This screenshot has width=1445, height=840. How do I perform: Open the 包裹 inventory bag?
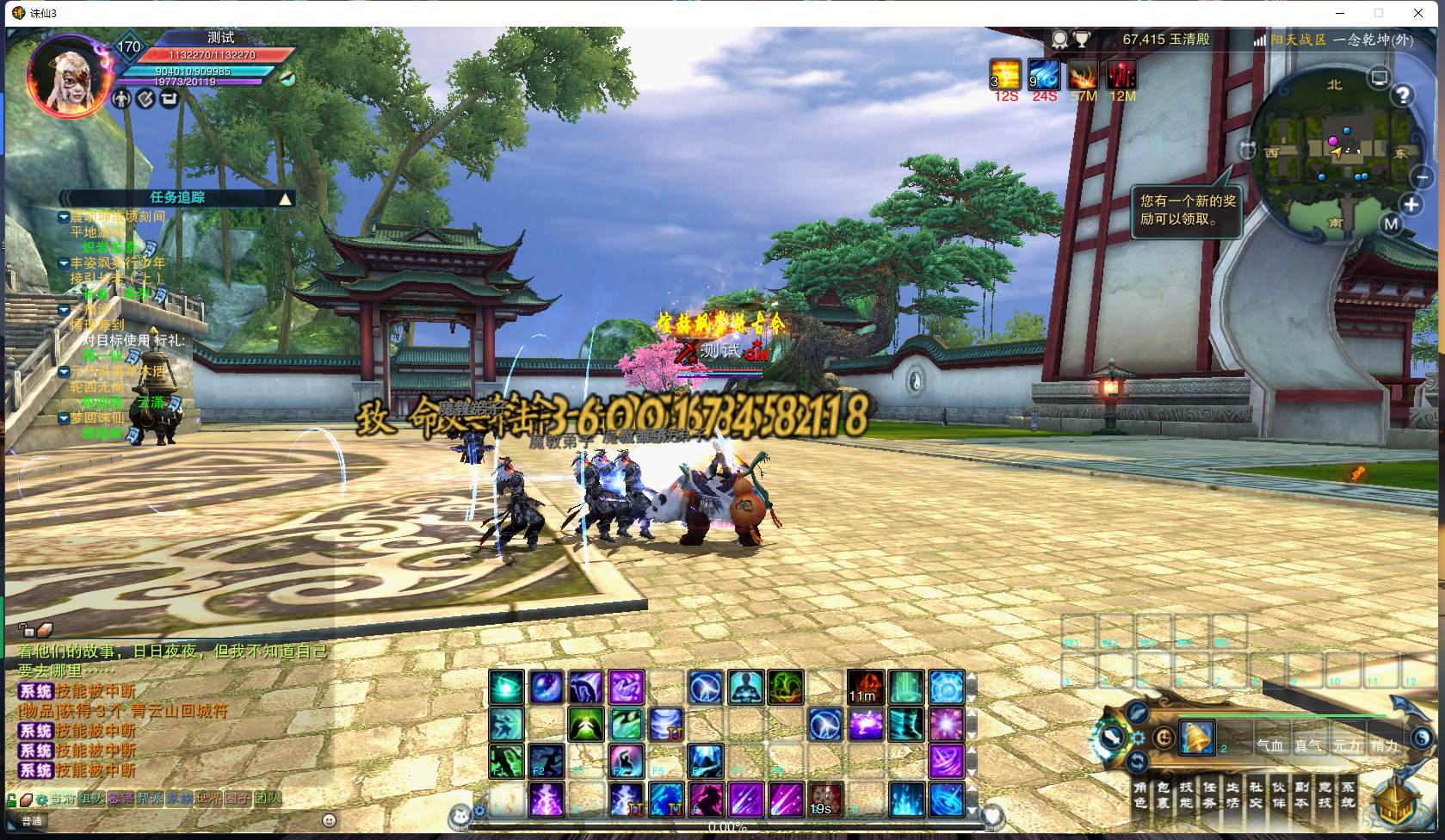1164,794
